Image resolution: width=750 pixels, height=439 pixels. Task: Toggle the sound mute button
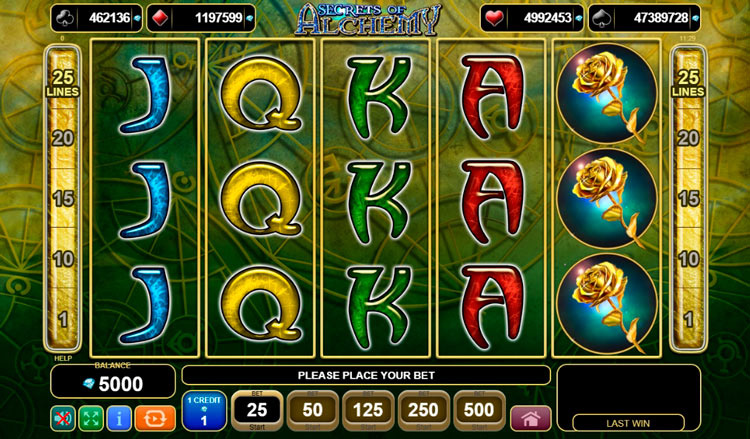tap(63, 416)
